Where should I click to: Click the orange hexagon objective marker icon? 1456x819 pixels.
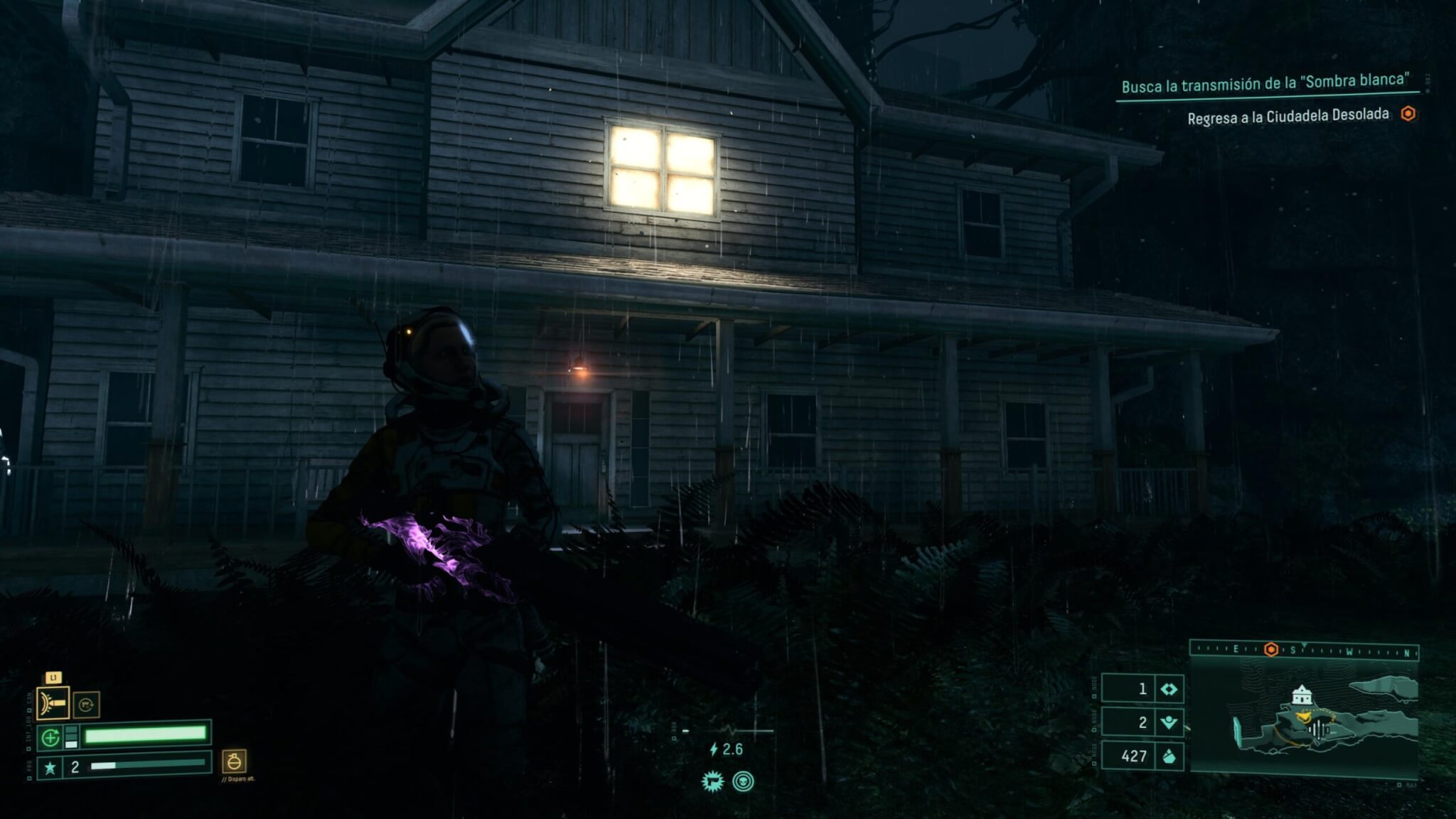(x=1408, y=114)
